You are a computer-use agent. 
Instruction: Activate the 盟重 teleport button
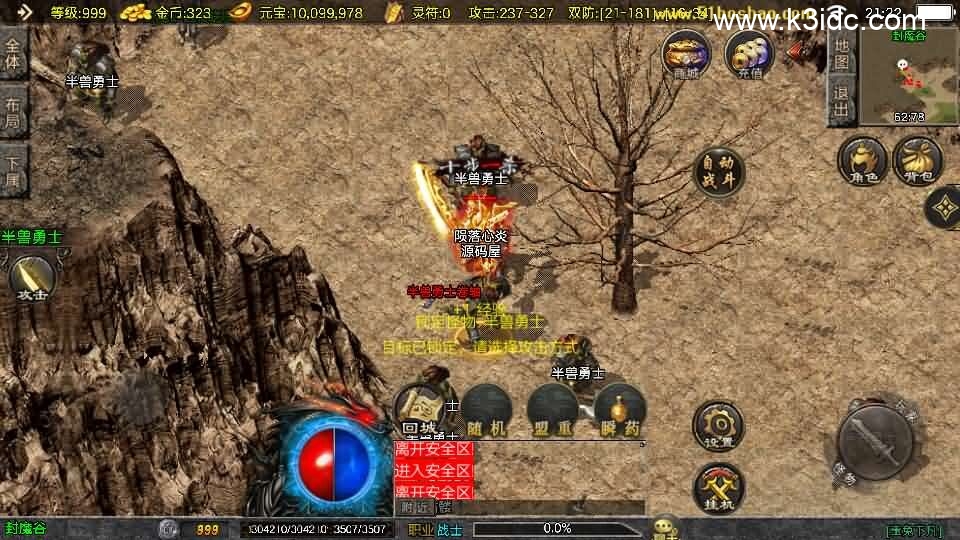pos(553,410)
